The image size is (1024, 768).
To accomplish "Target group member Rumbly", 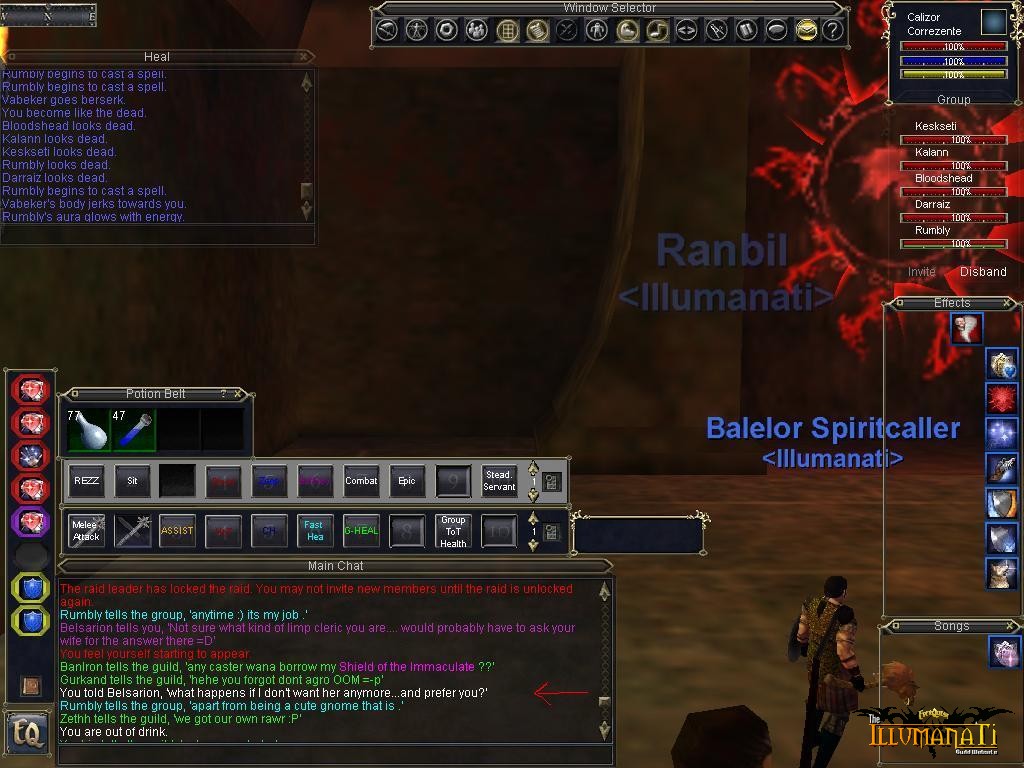I will (x=932, y=231).
